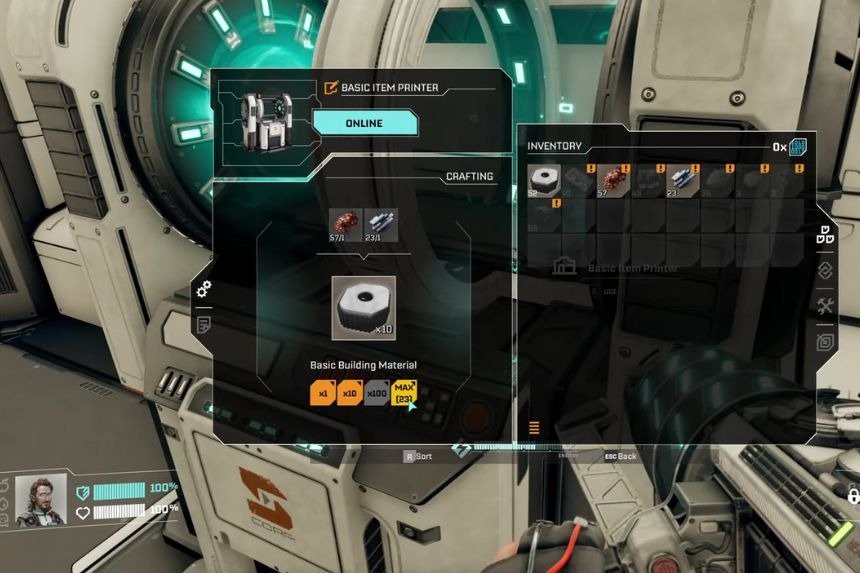Select the Basic Building Material recipe output
This screenshot has width=860, height=573.
pyautogui.click(x=363, y=307)
